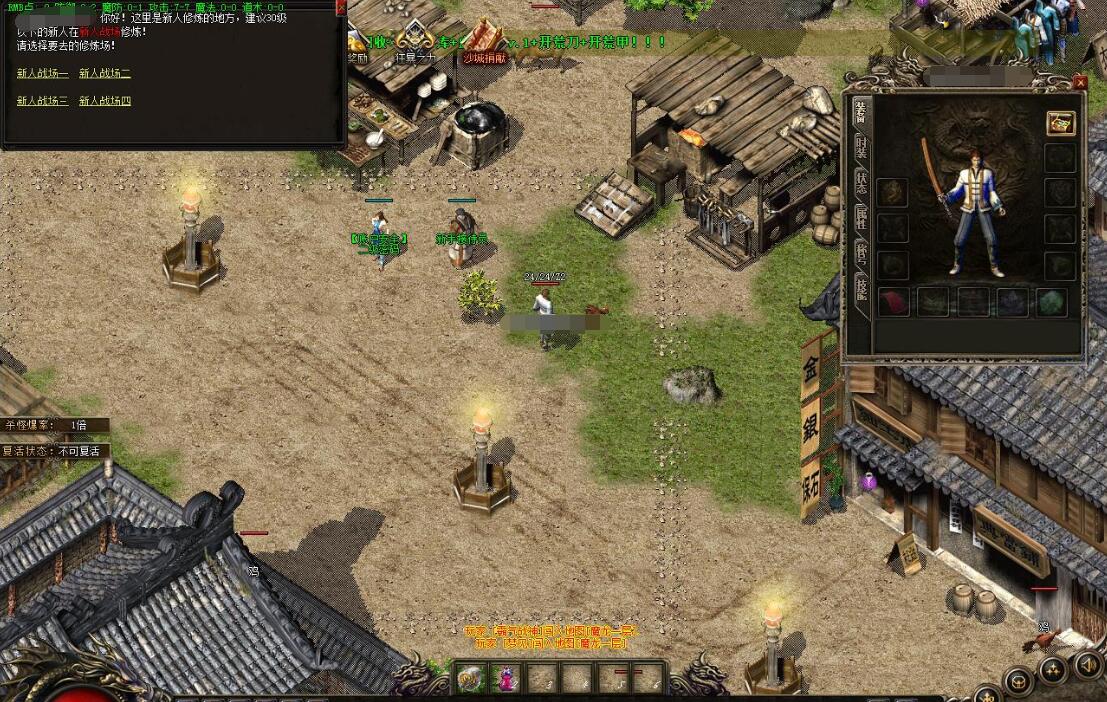1107x702 pixels.
Task: Close the character equipment panel
Action: point(1079,83)
